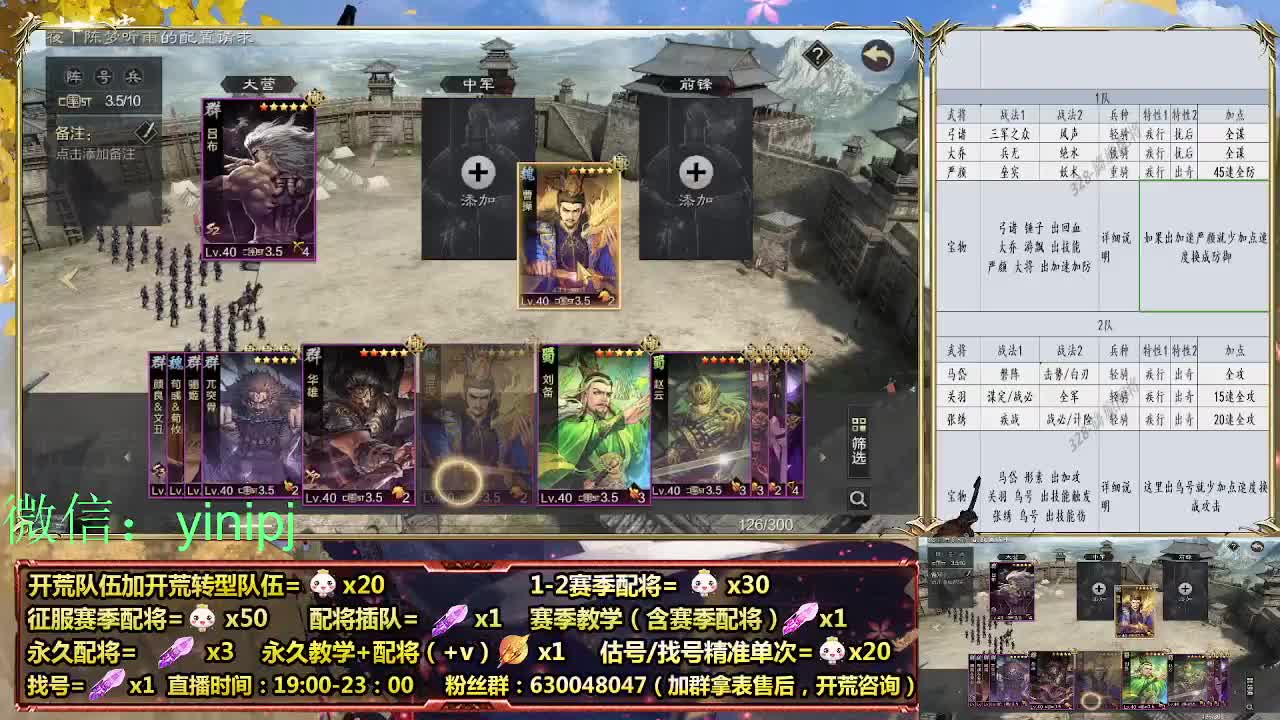The width and height of the screenshot is (1280, 720).
Task: Click the magnifying glass search icon
Action: coord(858,497)
